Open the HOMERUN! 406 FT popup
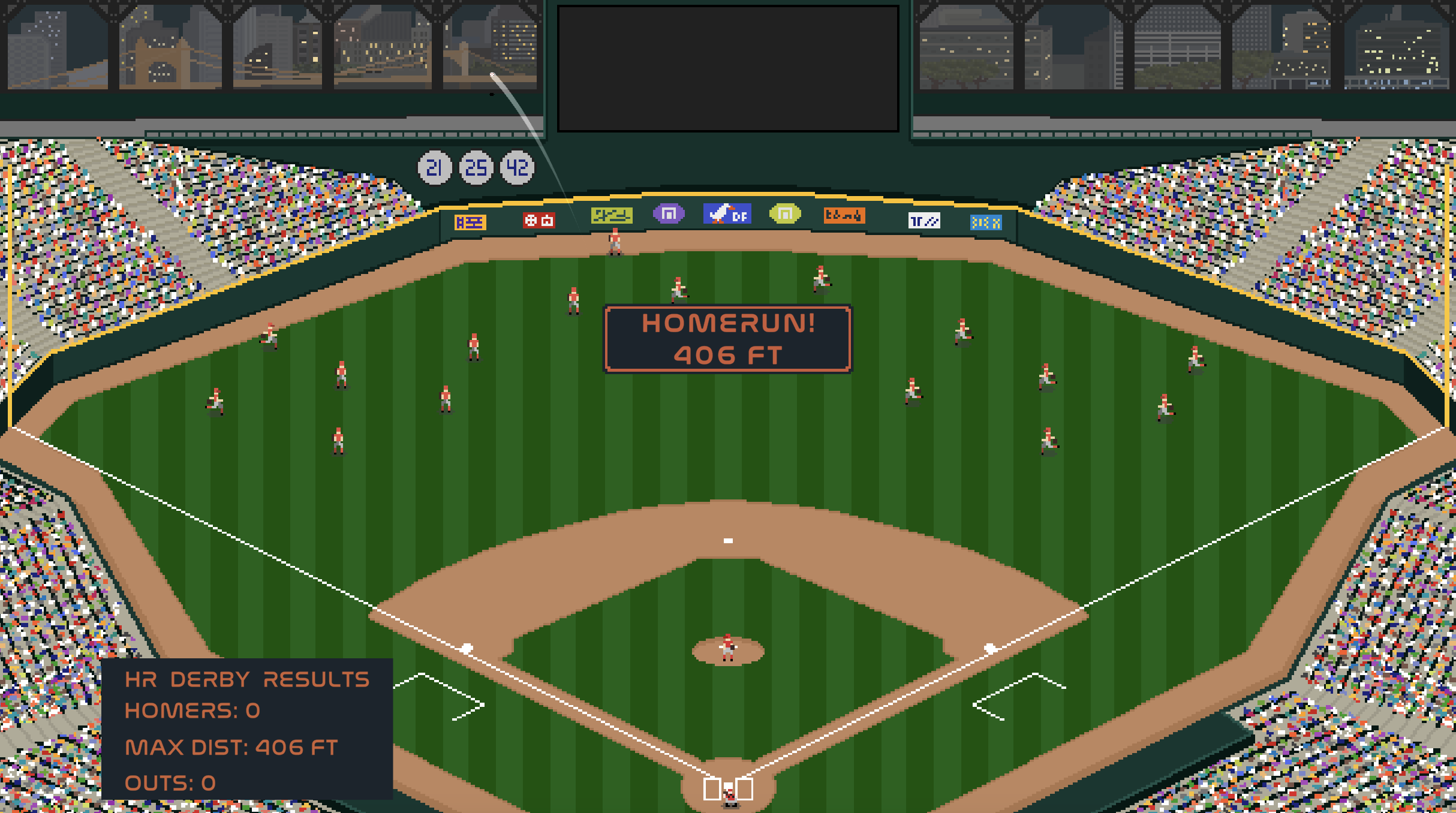Viewport: 1456px width, 813px height. 727,339
